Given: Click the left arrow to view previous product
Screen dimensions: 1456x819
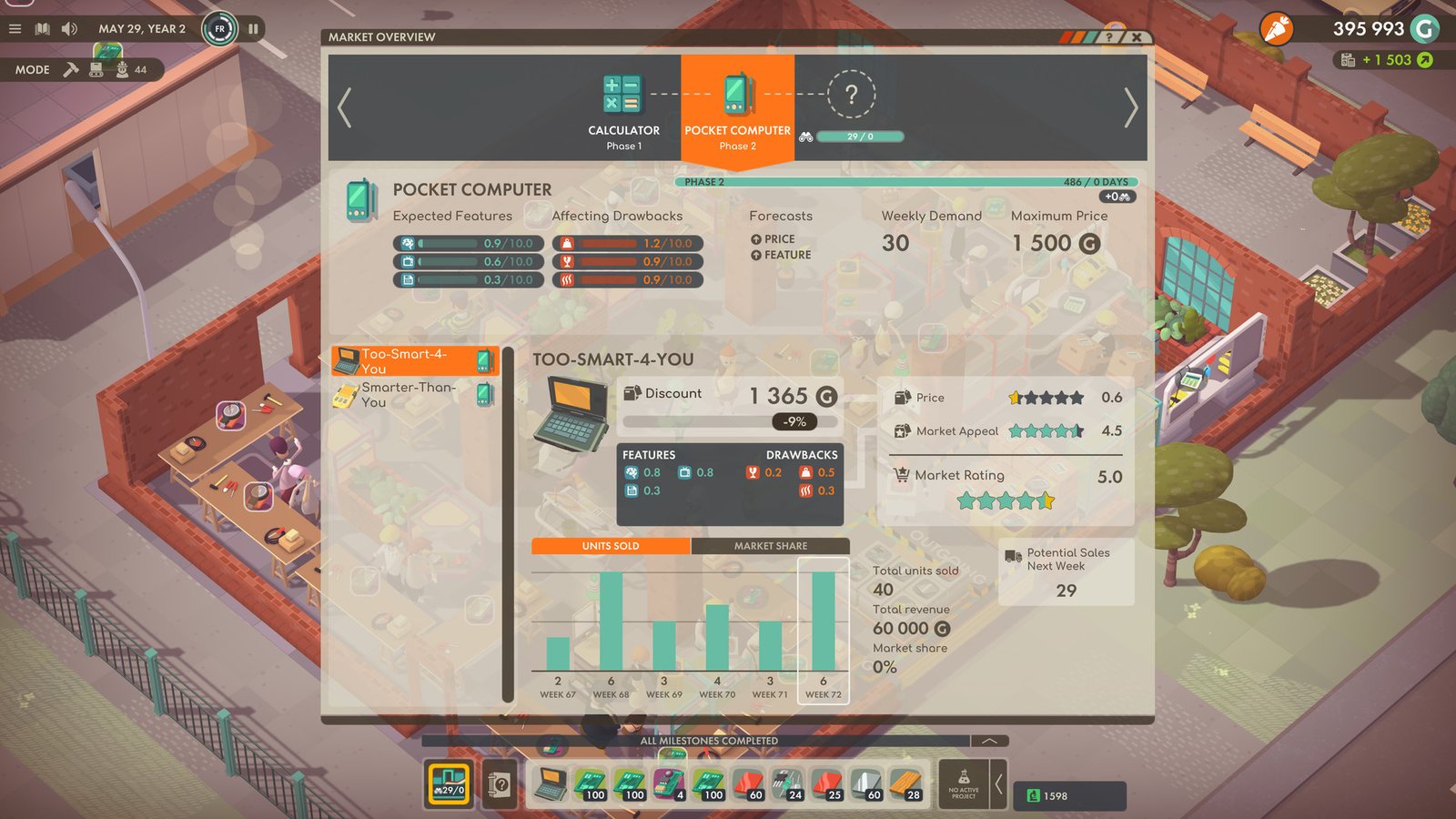Looking at the screenshot, I should [x=344, y=106].
